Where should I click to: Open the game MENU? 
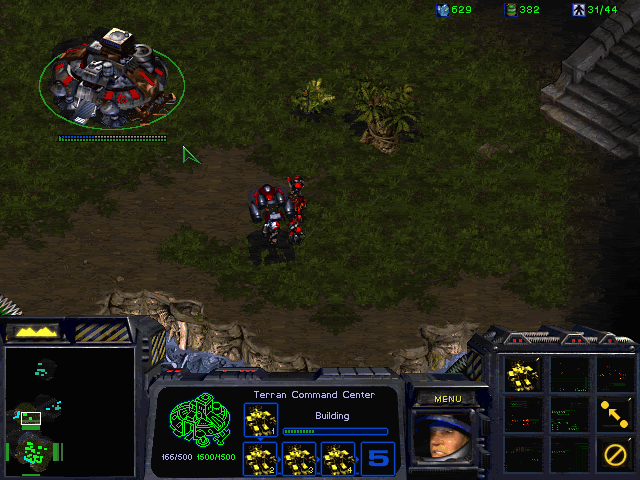(x=448, y=399)
